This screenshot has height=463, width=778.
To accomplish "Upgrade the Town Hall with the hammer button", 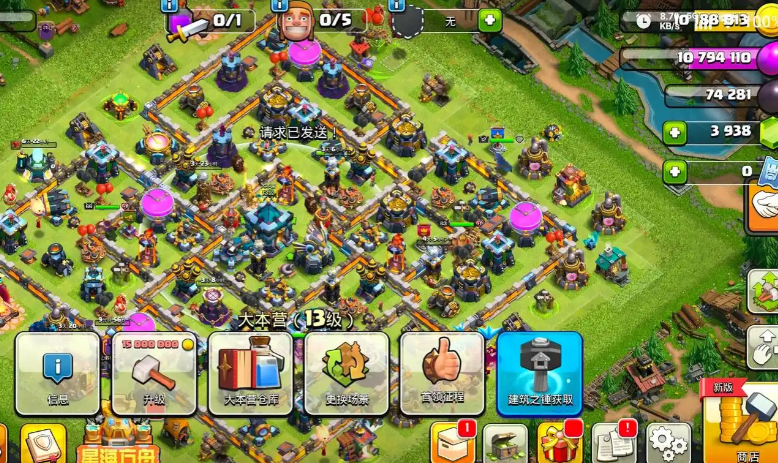I will tap(153, 372).
